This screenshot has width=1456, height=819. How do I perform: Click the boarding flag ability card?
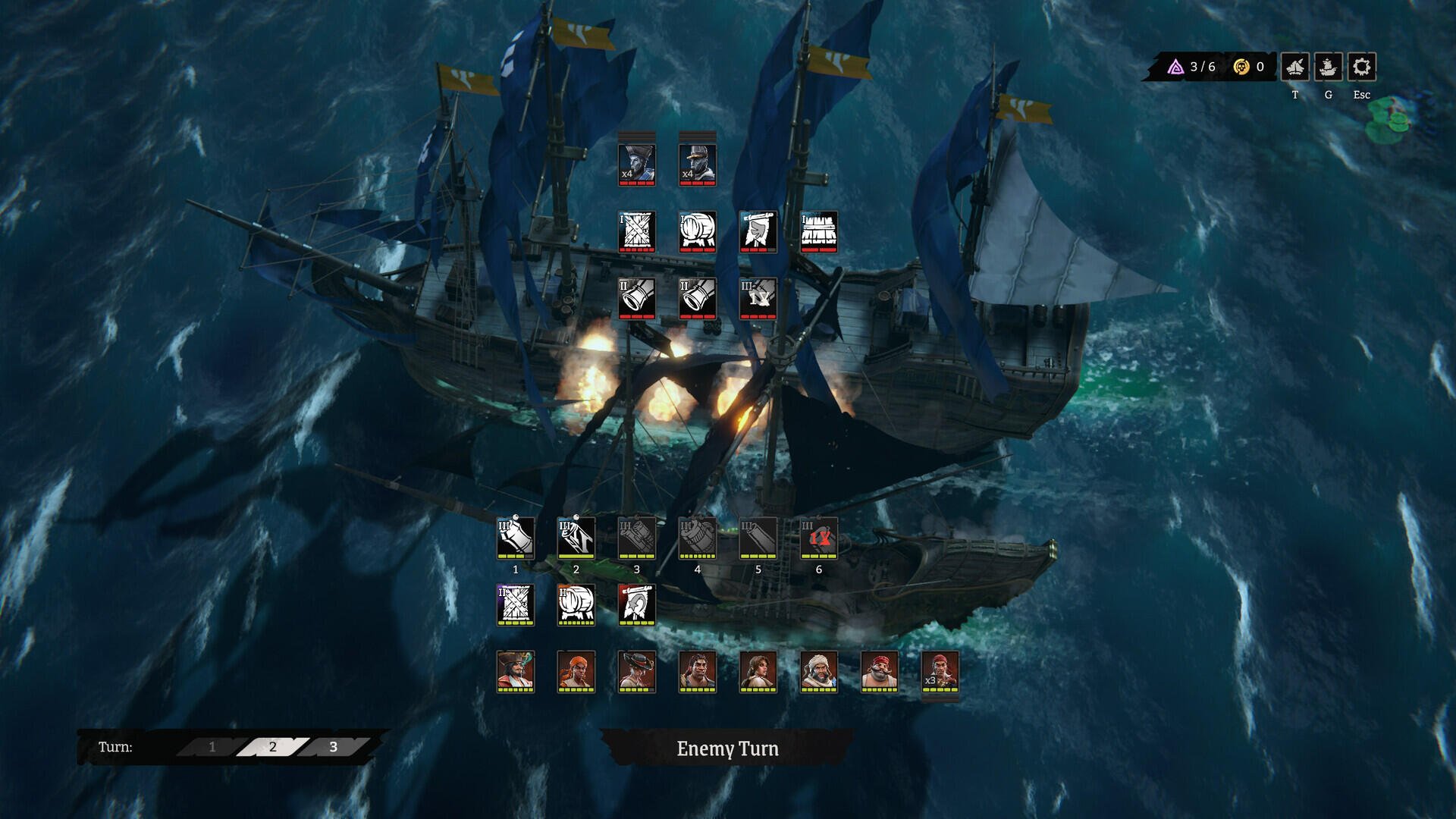click(635, 604)
